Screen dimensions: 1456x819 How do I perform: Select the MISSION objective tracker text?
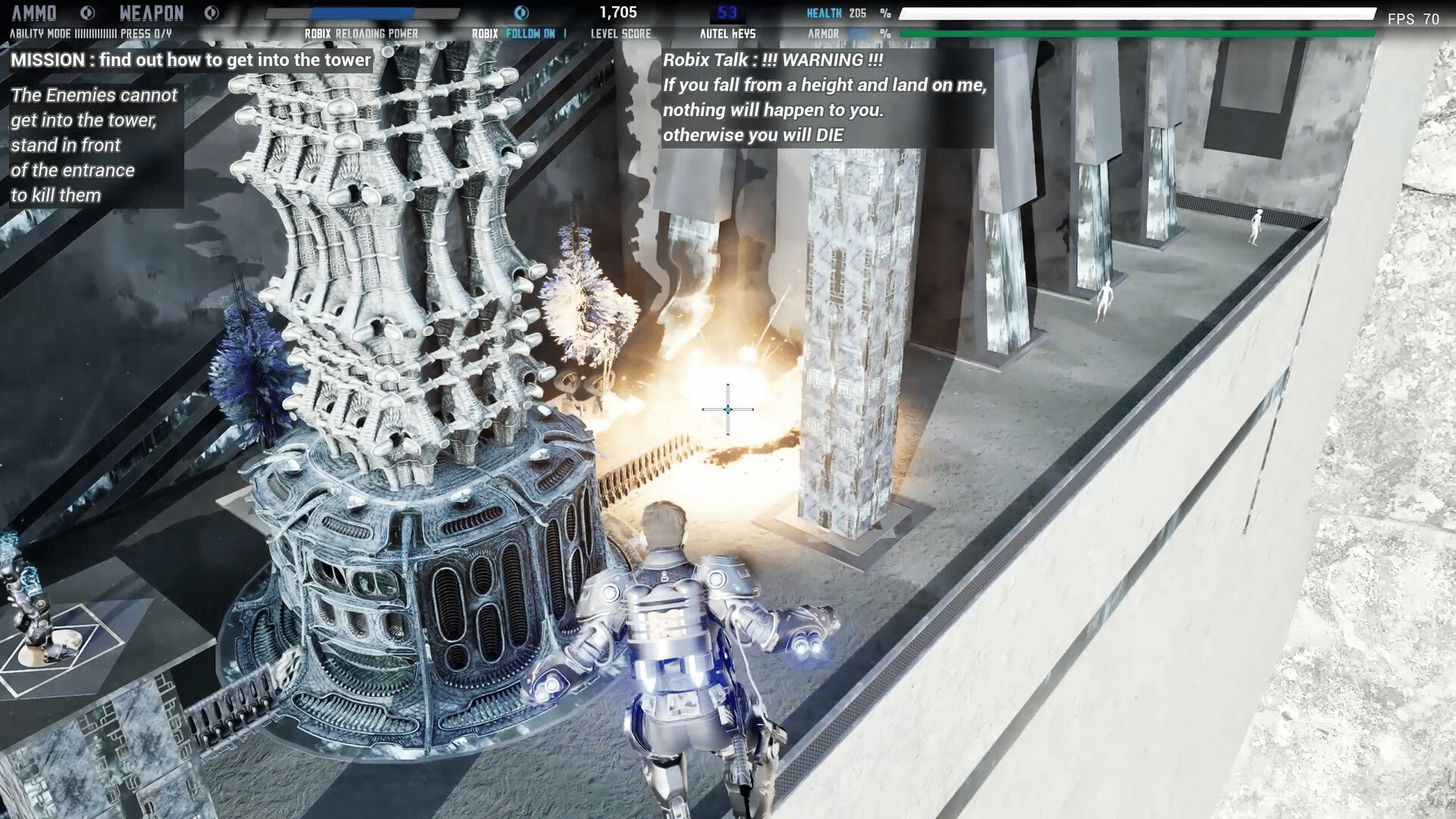tap(191, 60)
